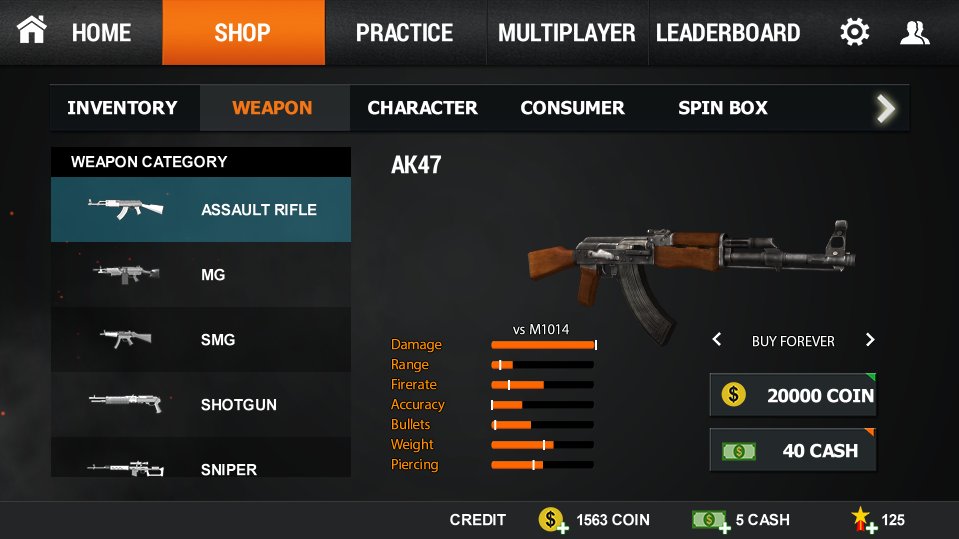Open the Practice mode tab

[x=406, y=32]
